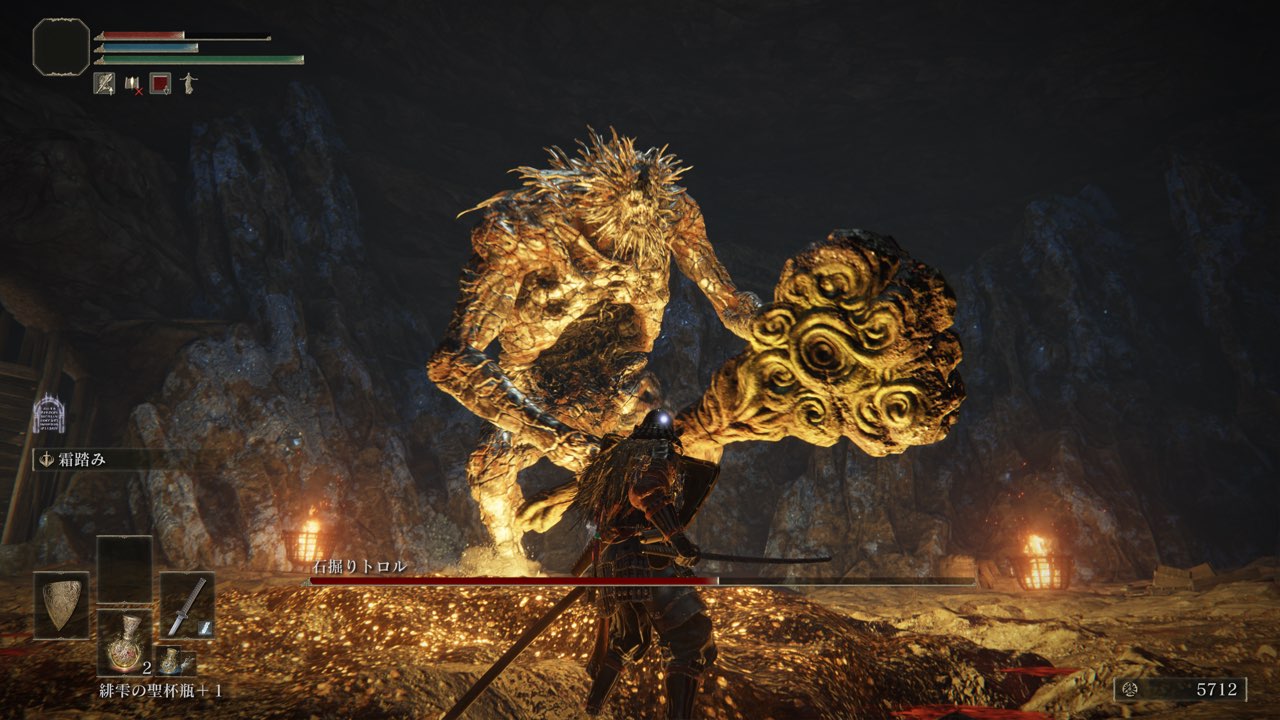Click the empty octagonal frame beside the bars
The width and height of the screenshot is (1280, 720).
(x=61, y=46)
